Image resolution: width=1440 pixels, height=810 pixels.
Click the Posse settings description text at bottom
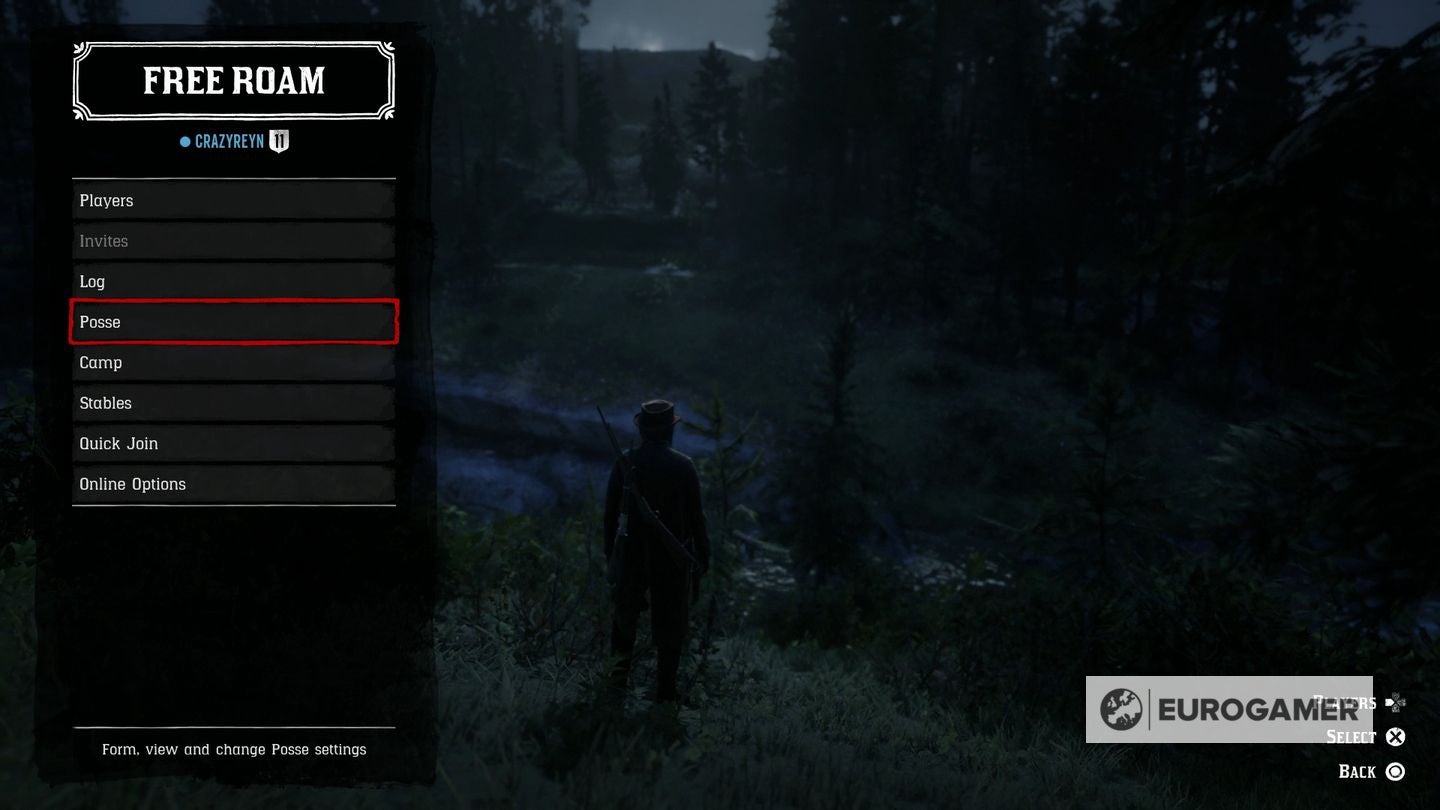coord(233,749)
